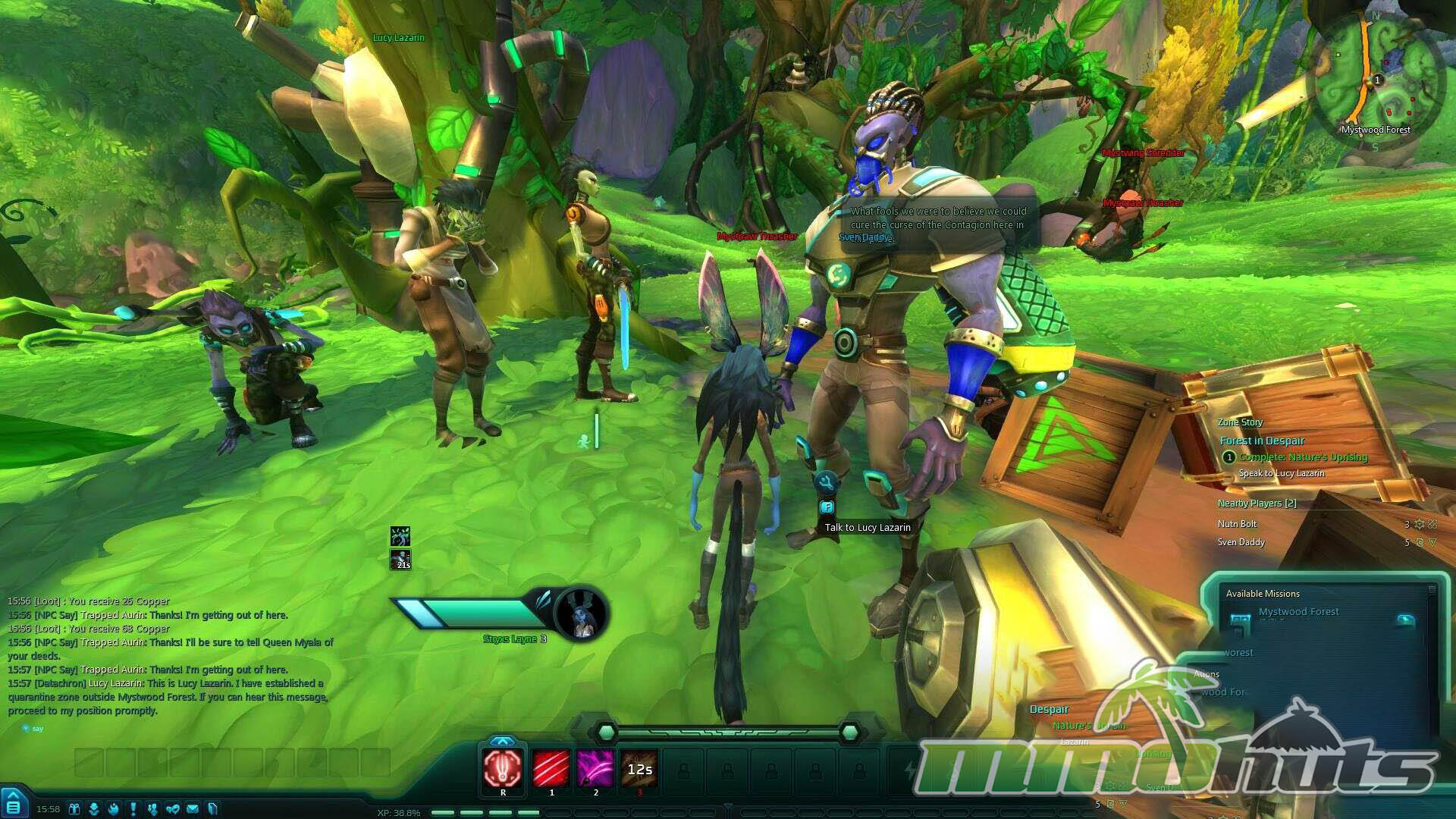Expand the arrow tab above the R ability
The width and height of the screenshot is (1456, 819).
click(502, 741)
